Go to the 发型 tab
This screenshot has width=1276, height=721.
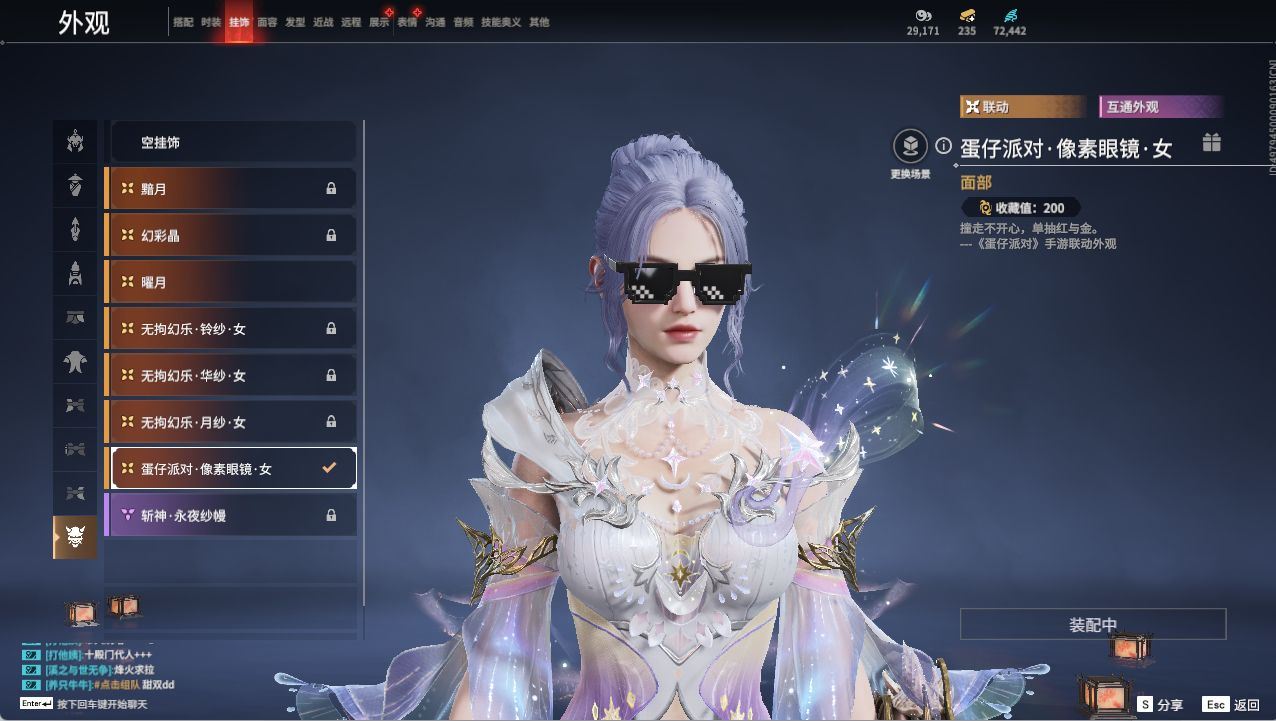[x=295, y=22]
